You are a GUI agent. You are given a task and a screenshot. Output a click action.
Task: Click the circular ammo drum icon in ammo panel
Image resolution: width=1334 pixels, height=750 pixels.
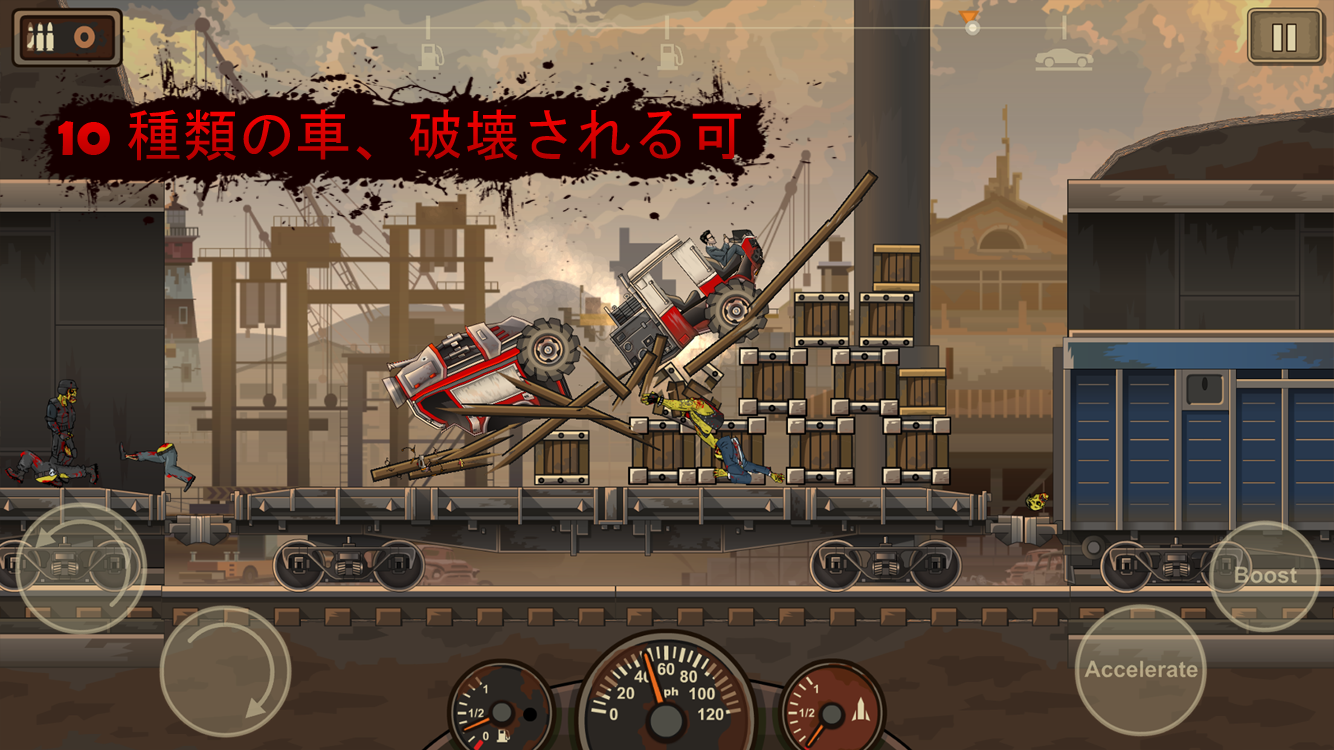coord(84,36)
